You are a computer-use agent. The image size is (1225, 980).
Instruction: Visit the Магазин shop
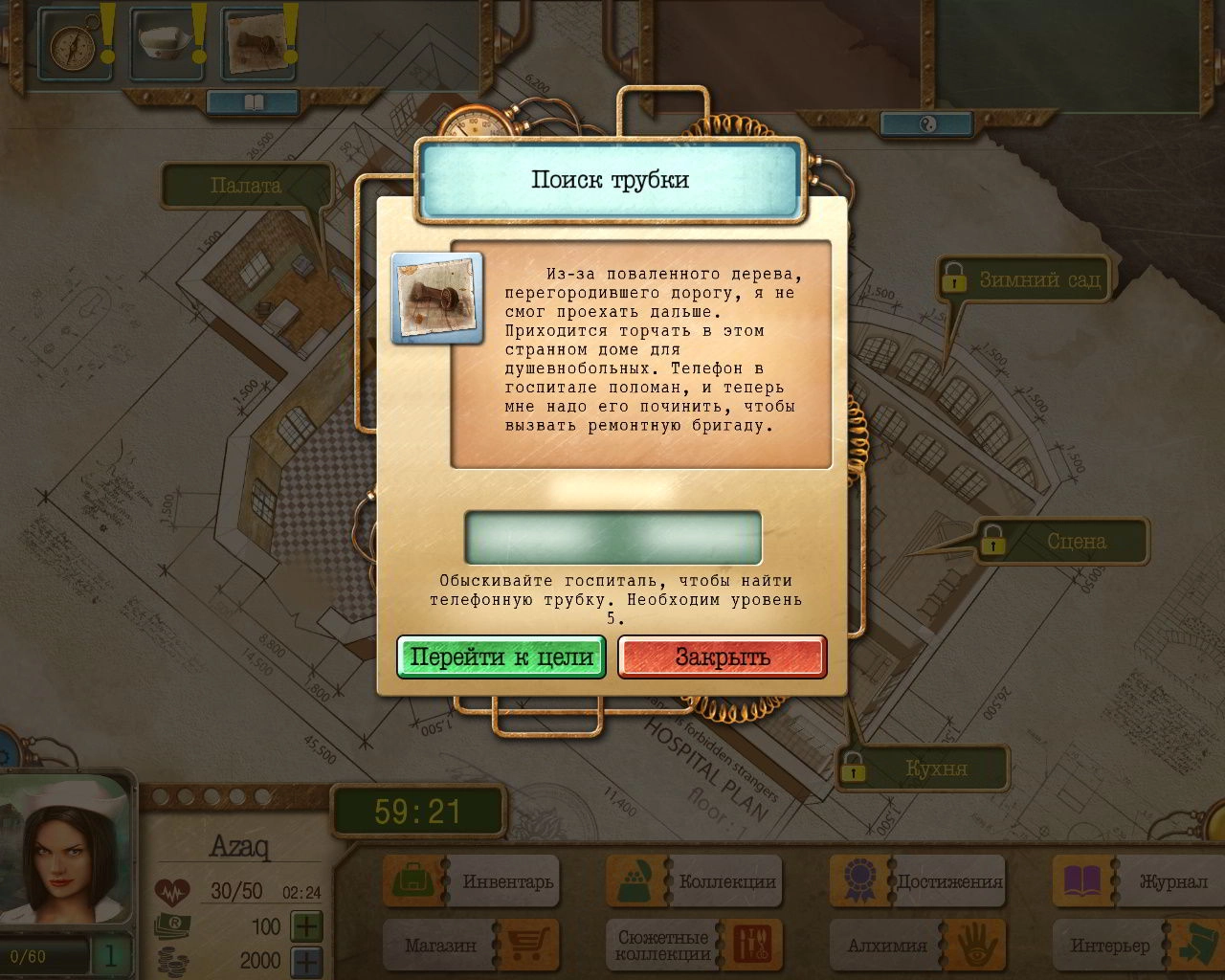[x=471, y=946]
